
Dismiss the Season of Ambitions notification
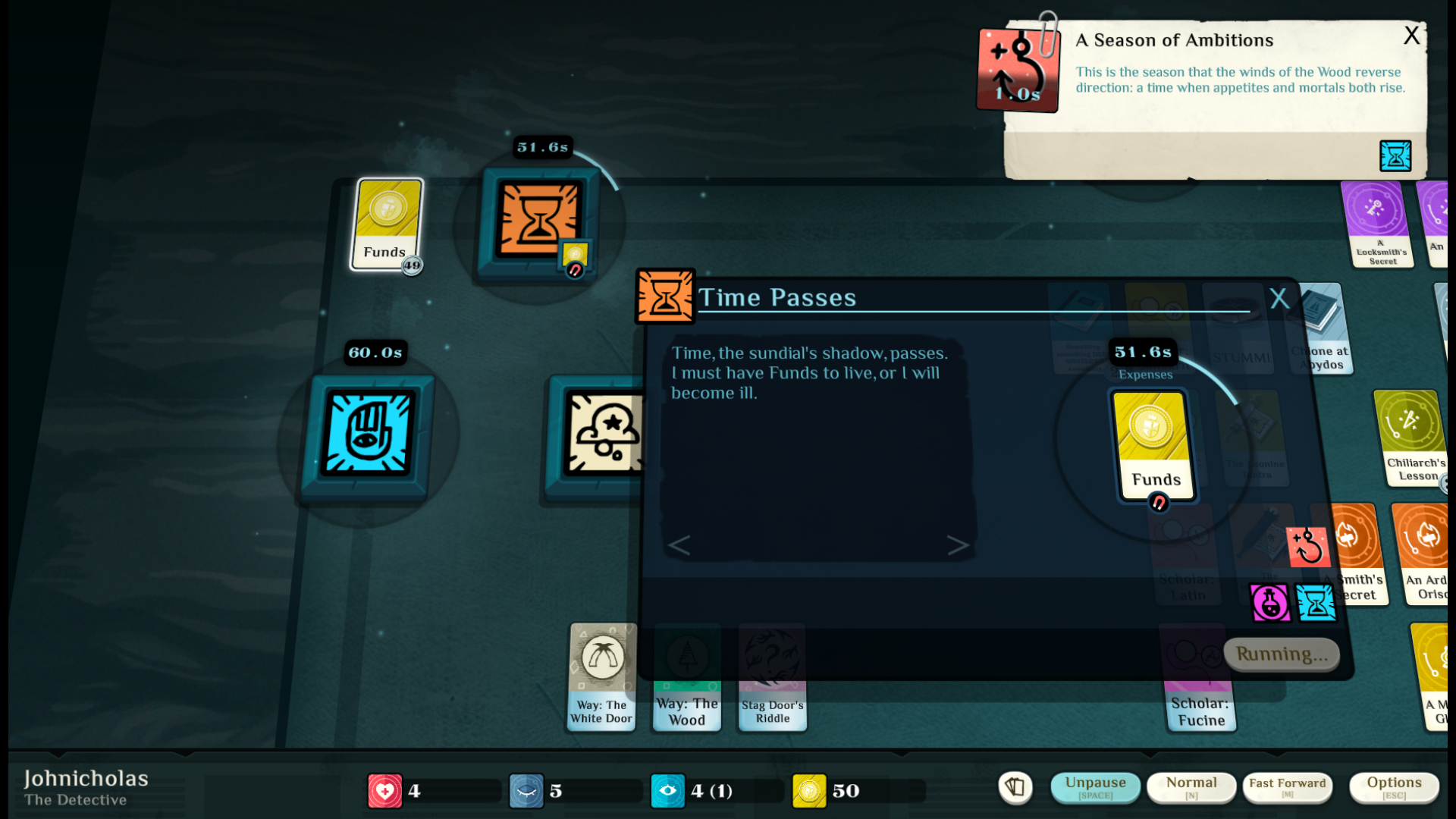tap(1411, 36)
